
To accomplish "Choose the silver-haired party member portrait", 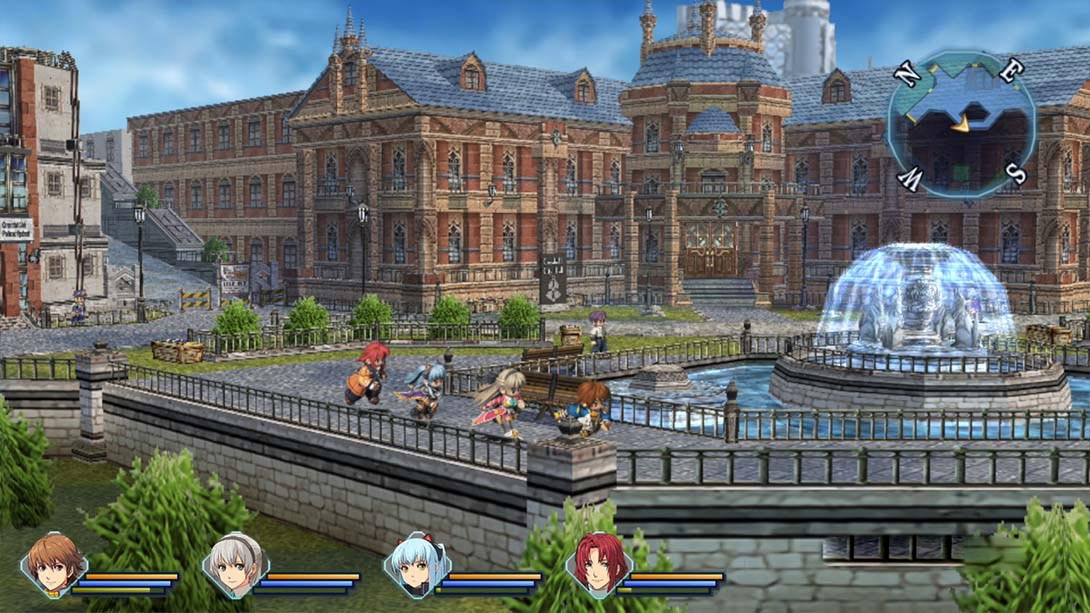I will (x=235, y=564).
